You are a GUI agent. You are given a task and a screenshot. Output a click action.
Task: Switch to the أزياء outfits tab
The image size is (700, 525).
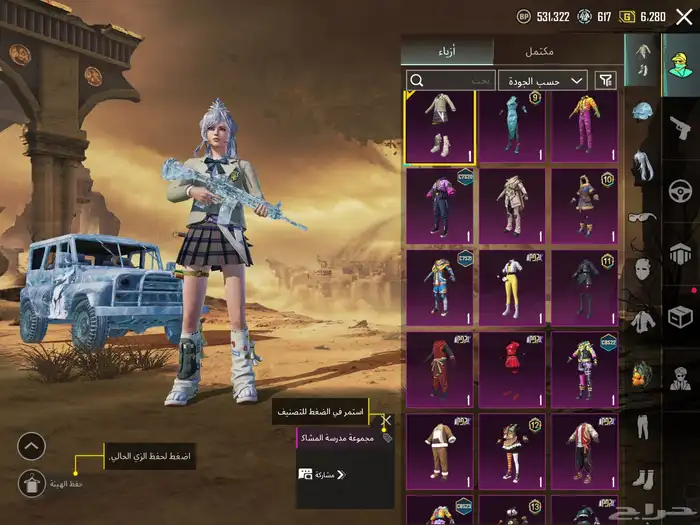coord(447,51)
